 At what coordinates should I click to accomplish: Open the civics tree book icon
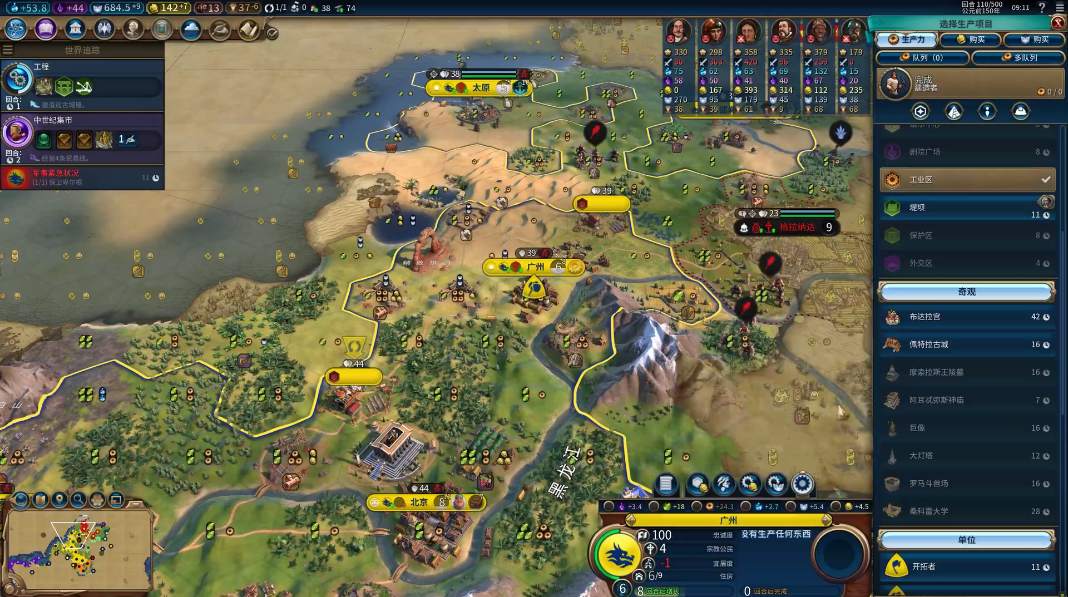point(45,28)
